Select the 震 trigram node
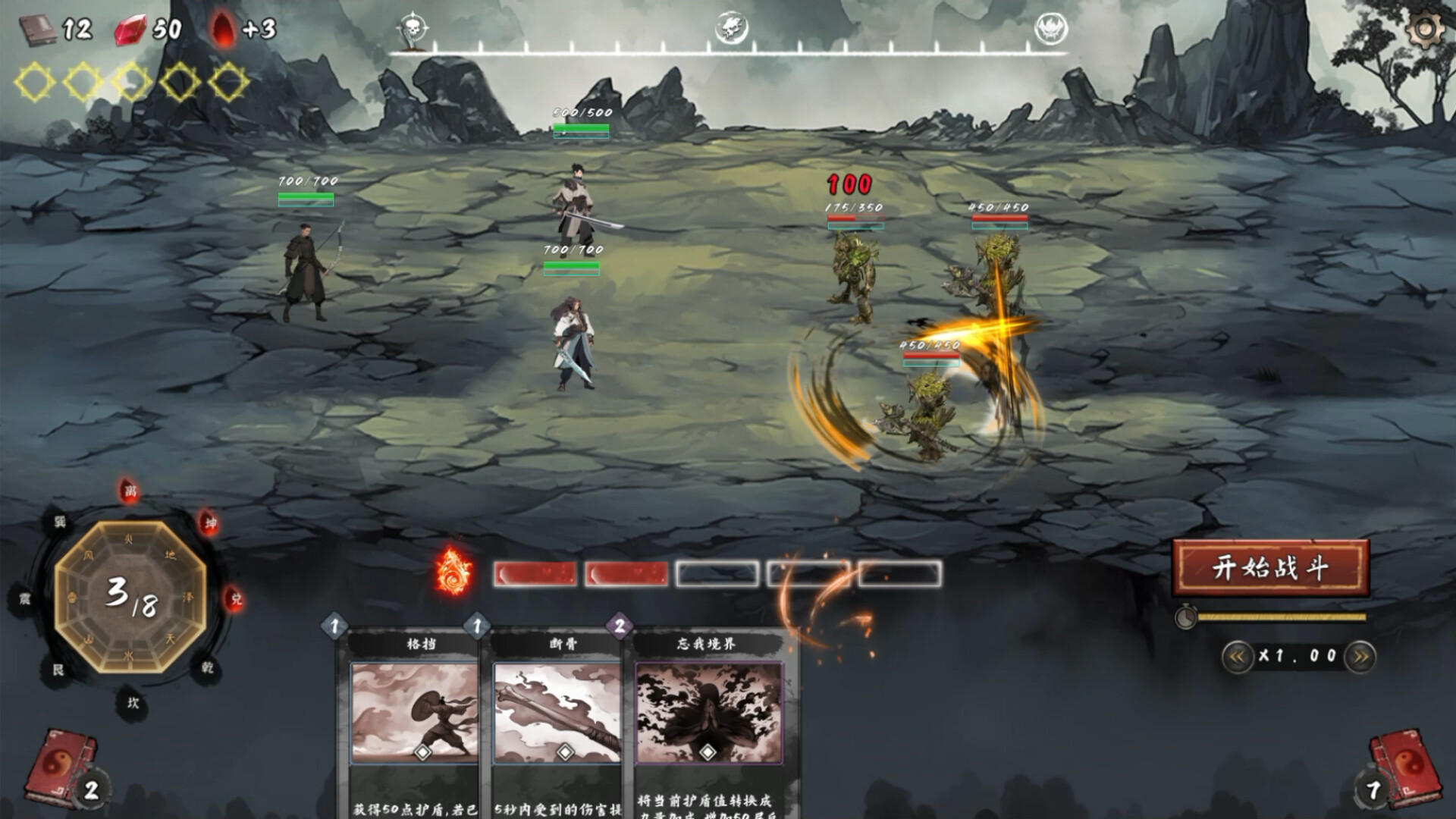The height and width of the screenshot is (819, 1456). tap(24, 599)
